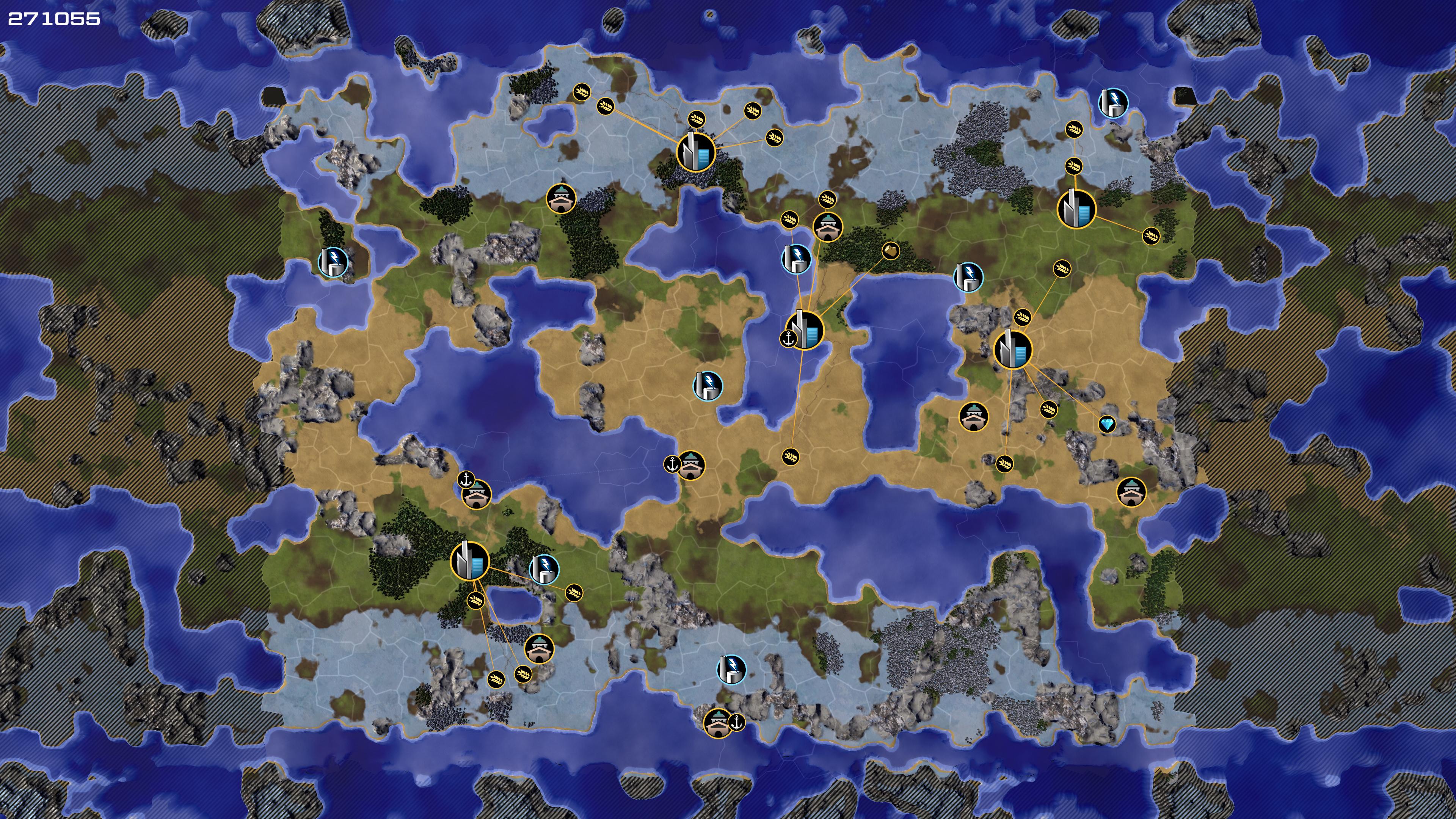Select the gold nugget resource marker
The image size is (1456, 819).
[890, 250]
